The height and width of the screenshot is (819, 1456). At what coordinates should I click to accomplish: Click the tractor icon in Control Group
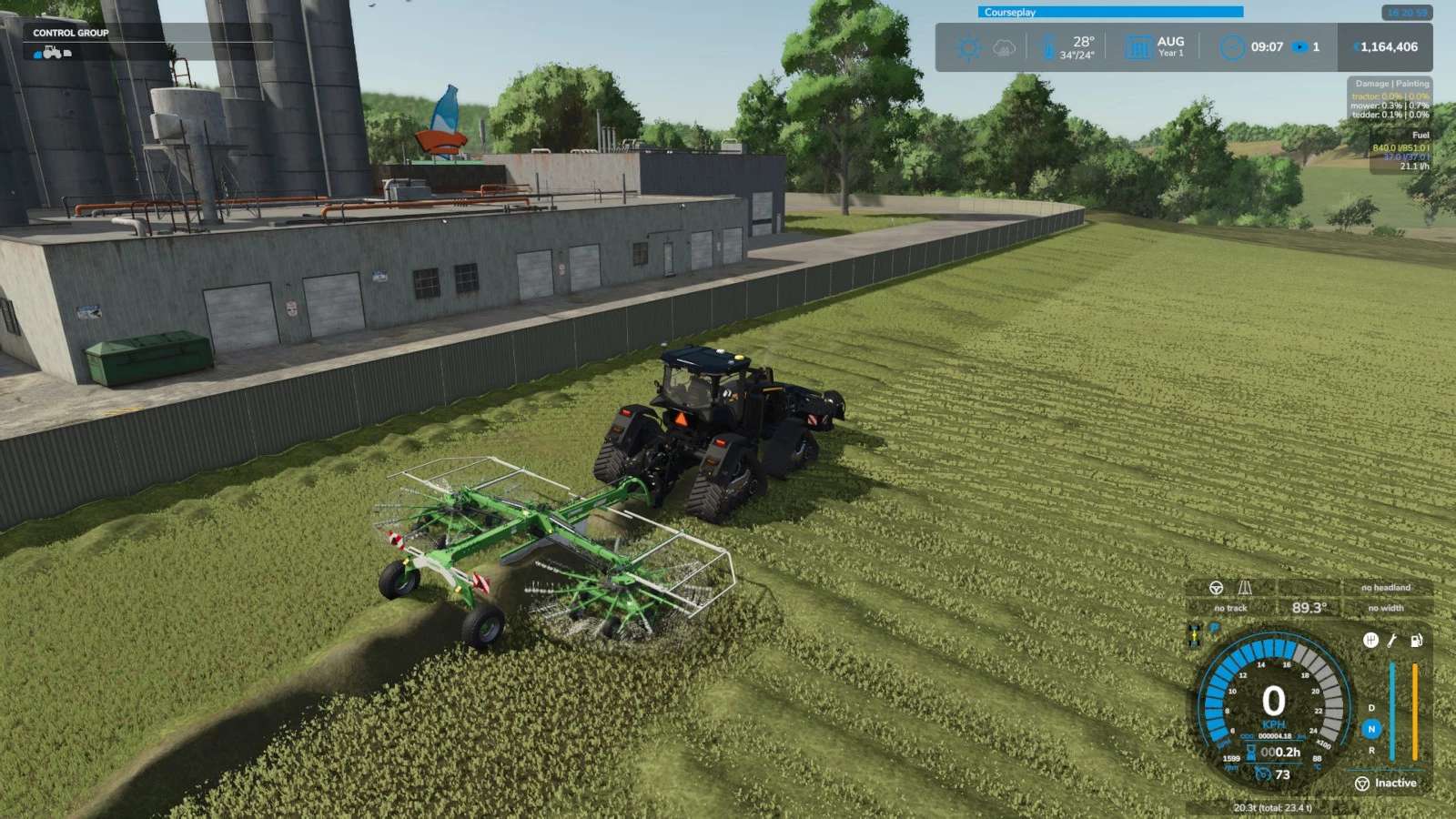51,53
